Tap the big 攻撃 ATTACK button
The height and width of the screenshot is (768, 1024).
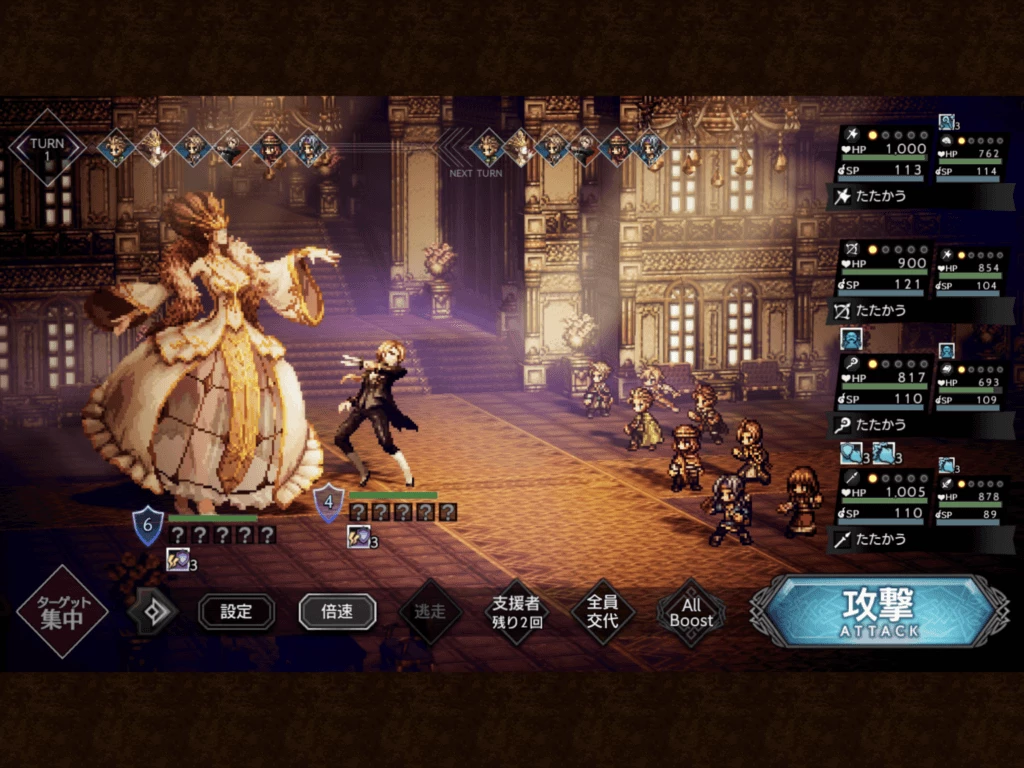tap(878, 611)
